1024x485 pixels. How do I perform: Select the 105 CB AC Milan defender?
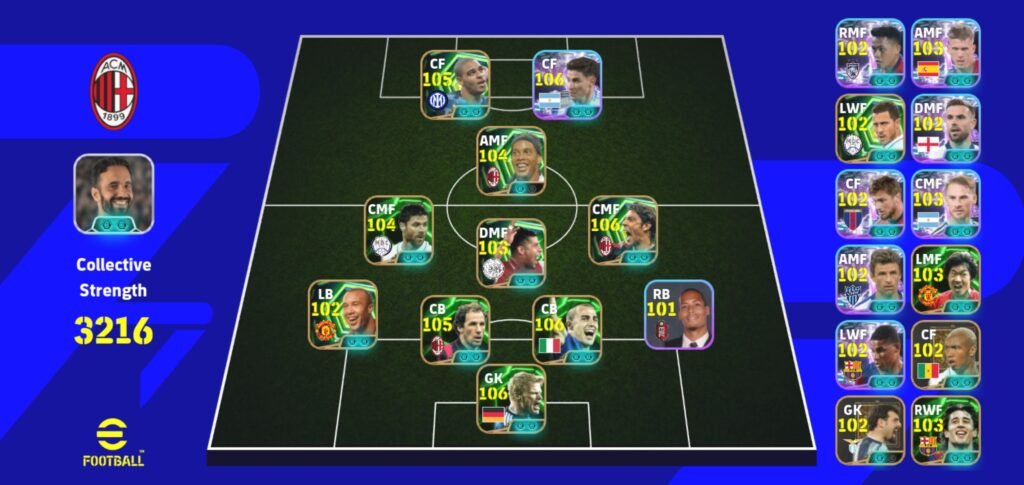click(455, 330)
